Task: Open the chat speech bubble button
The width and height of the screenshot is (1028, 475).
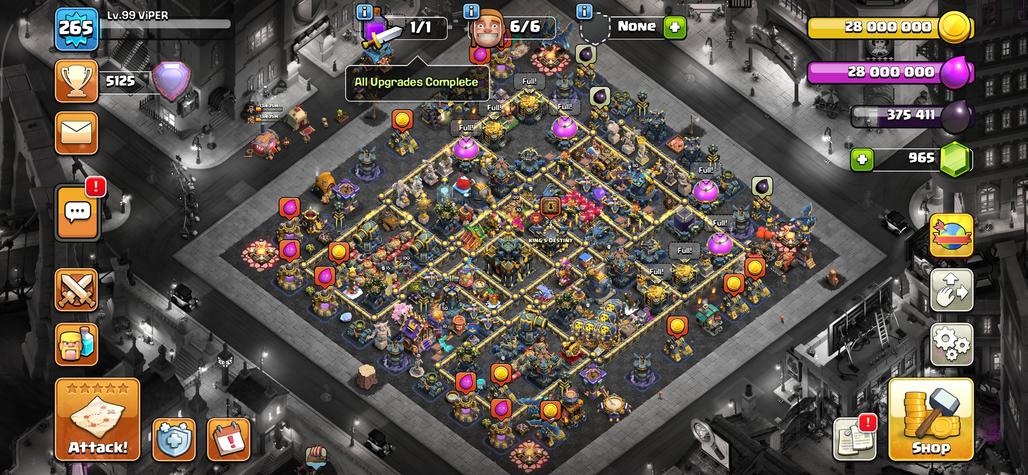Action: pos(76,212)
